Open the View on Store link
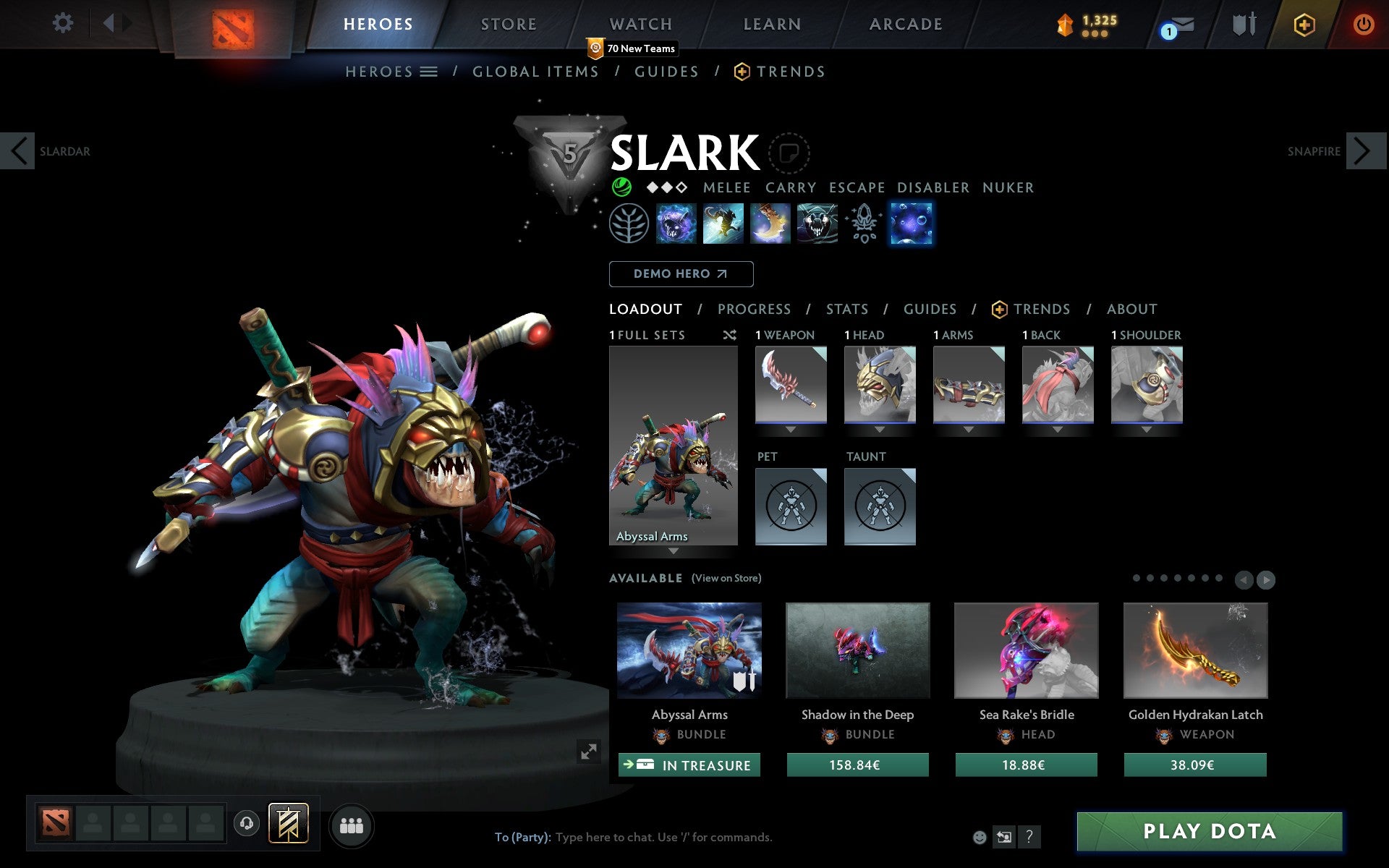 pyautogui.click(x=726, y=578)
